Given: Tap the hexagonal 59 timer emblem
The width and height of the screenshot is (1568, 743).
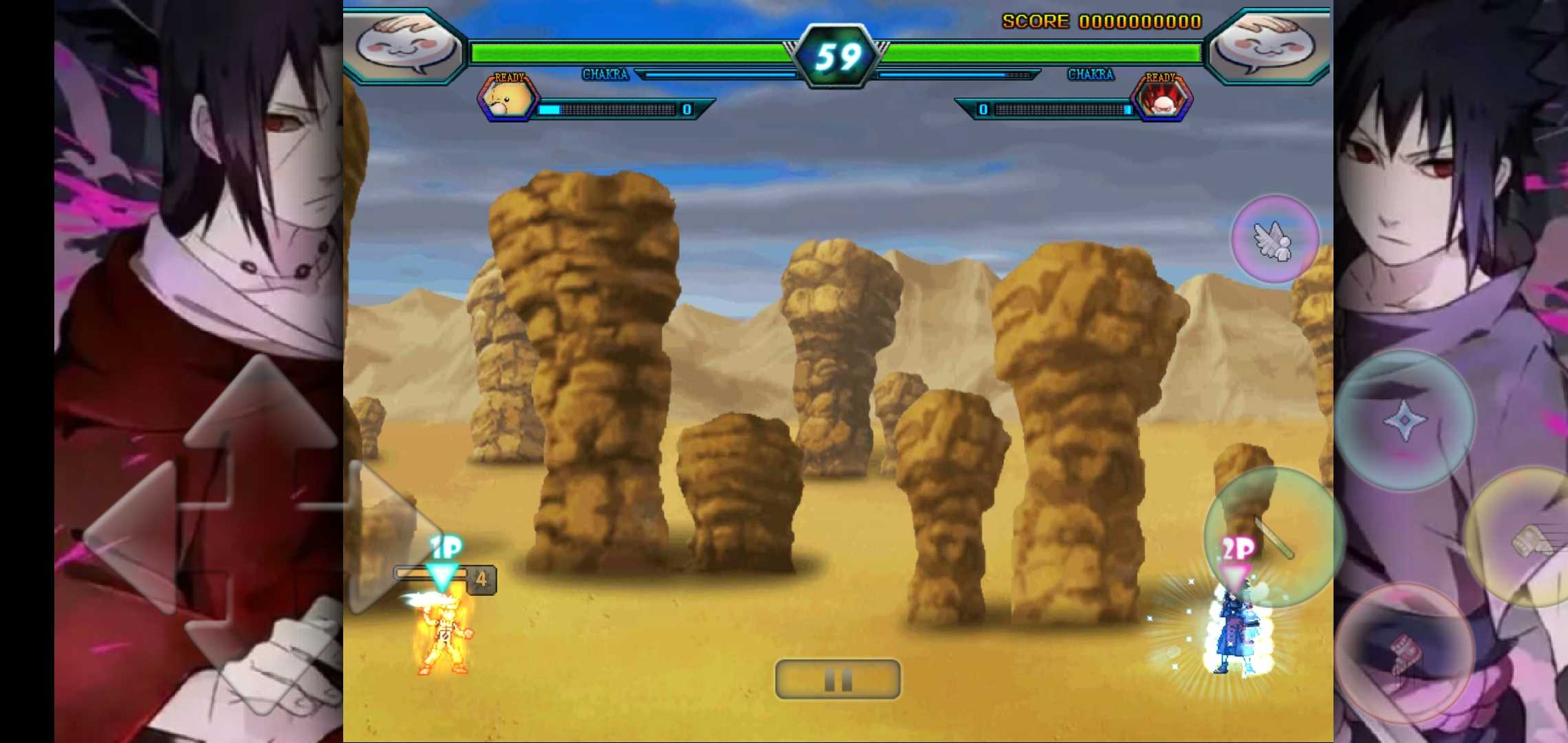Looking at the screenshot, I should click(838, 54).
